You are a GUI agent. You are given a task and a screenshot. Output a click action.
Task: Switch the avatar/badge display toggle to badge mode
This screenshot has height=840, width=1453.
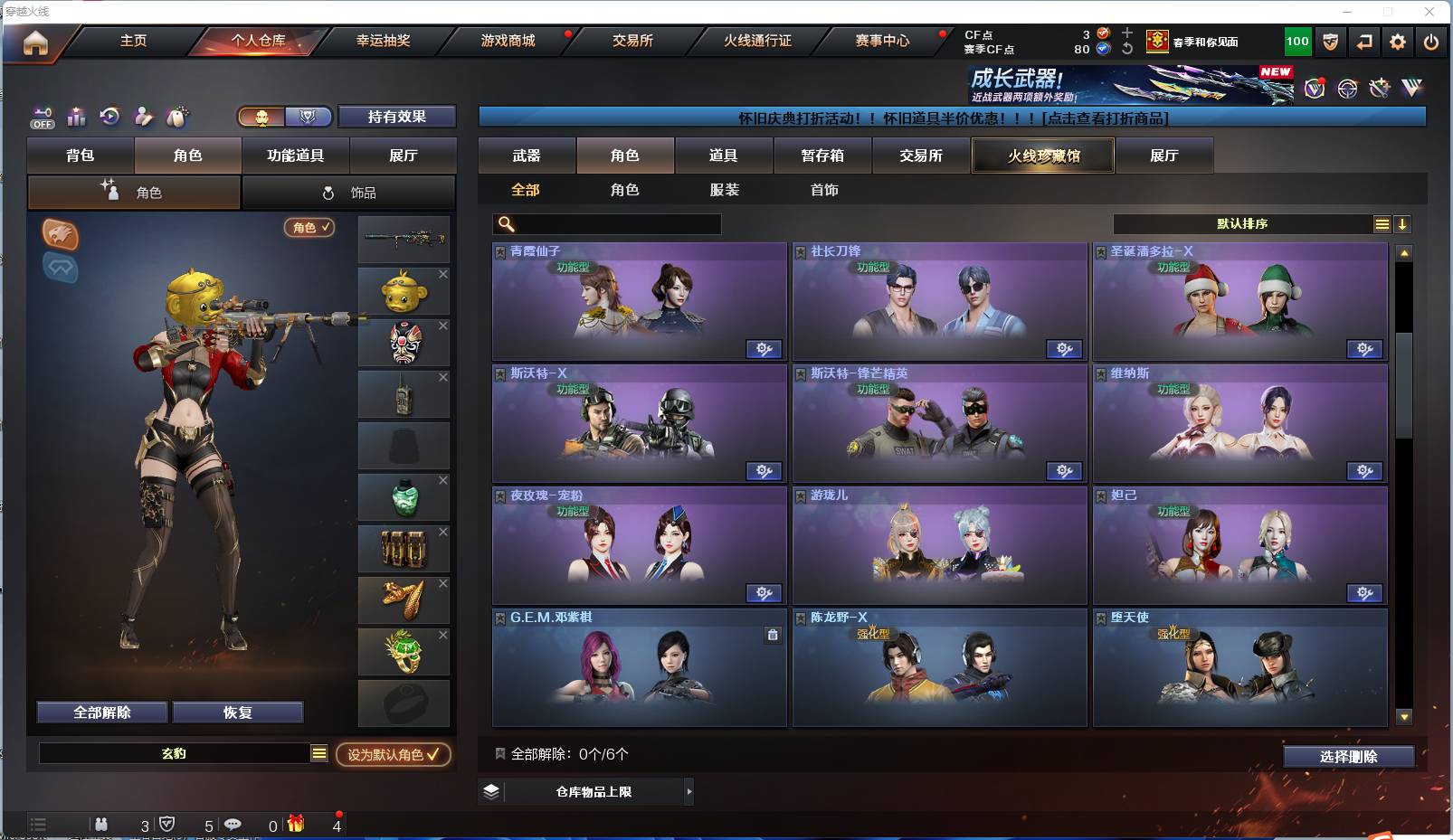click(x=308, y=117)
